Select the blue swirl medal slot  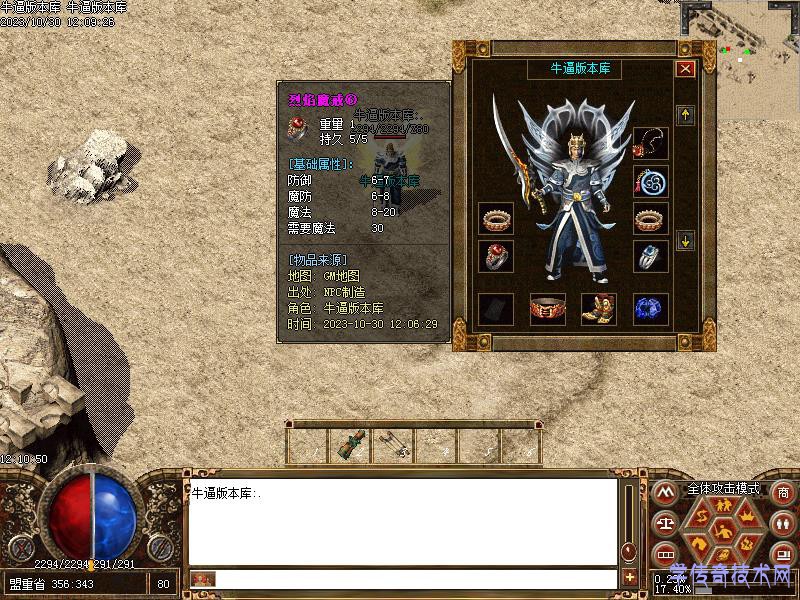651,181
